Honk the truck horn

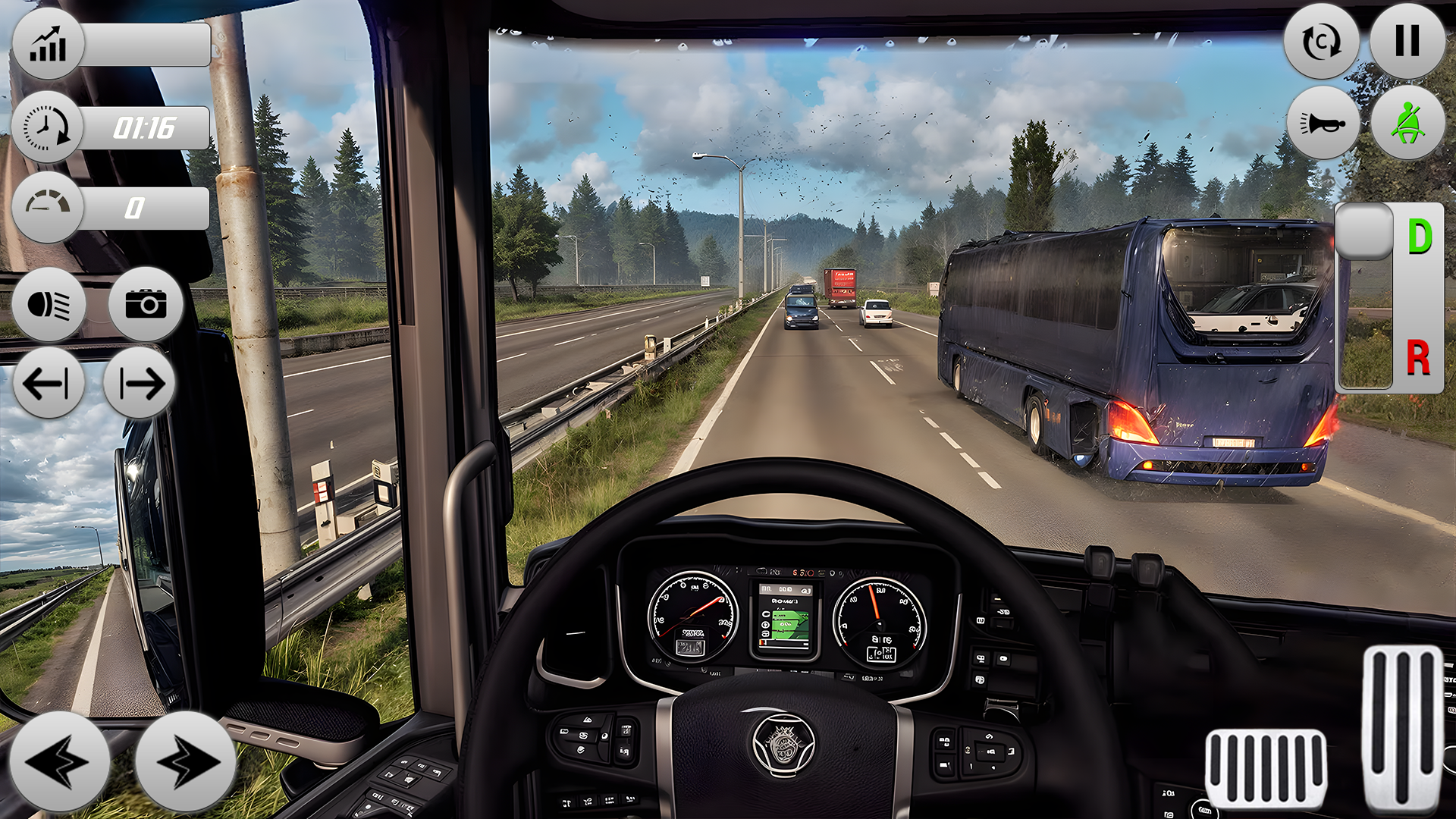click(1323, 123)
